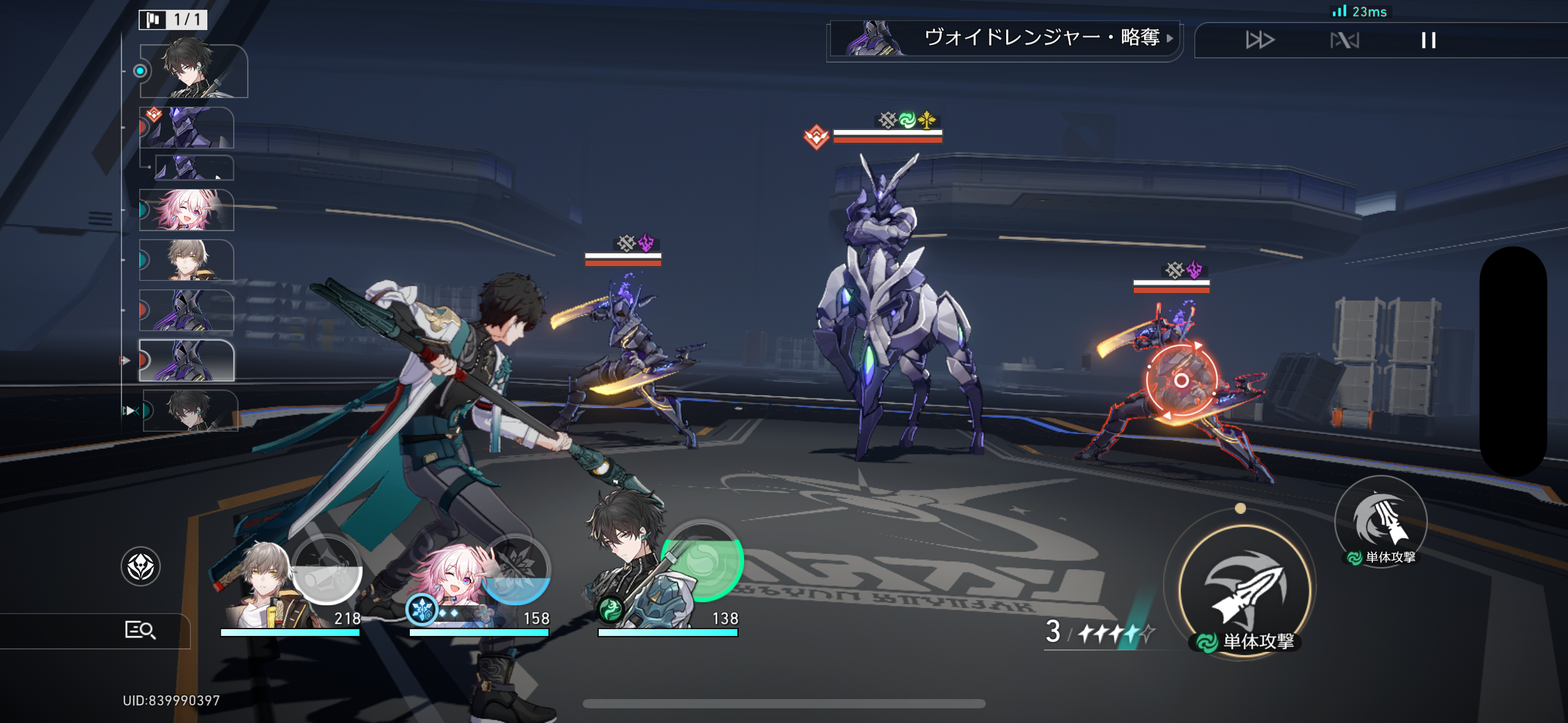
Task: Toggle auto-battle mode
Action: pos(1344,40)
